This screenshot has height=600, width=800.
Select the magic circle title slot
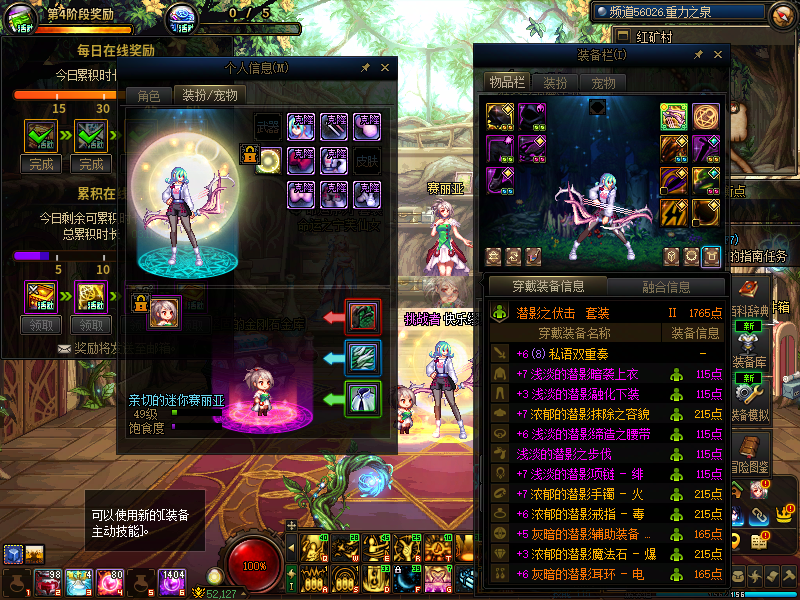707,116
